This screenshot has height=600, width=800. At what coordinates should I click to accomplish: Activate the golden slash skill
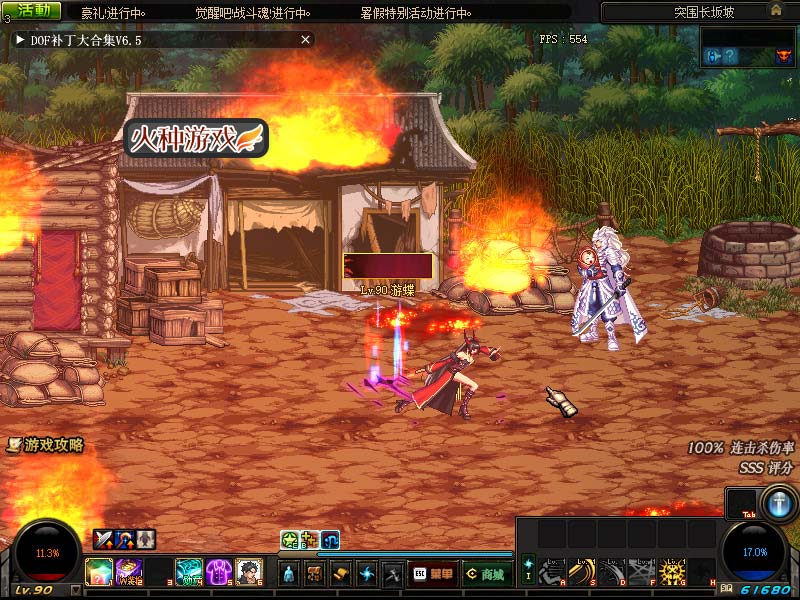coord(580,572)
